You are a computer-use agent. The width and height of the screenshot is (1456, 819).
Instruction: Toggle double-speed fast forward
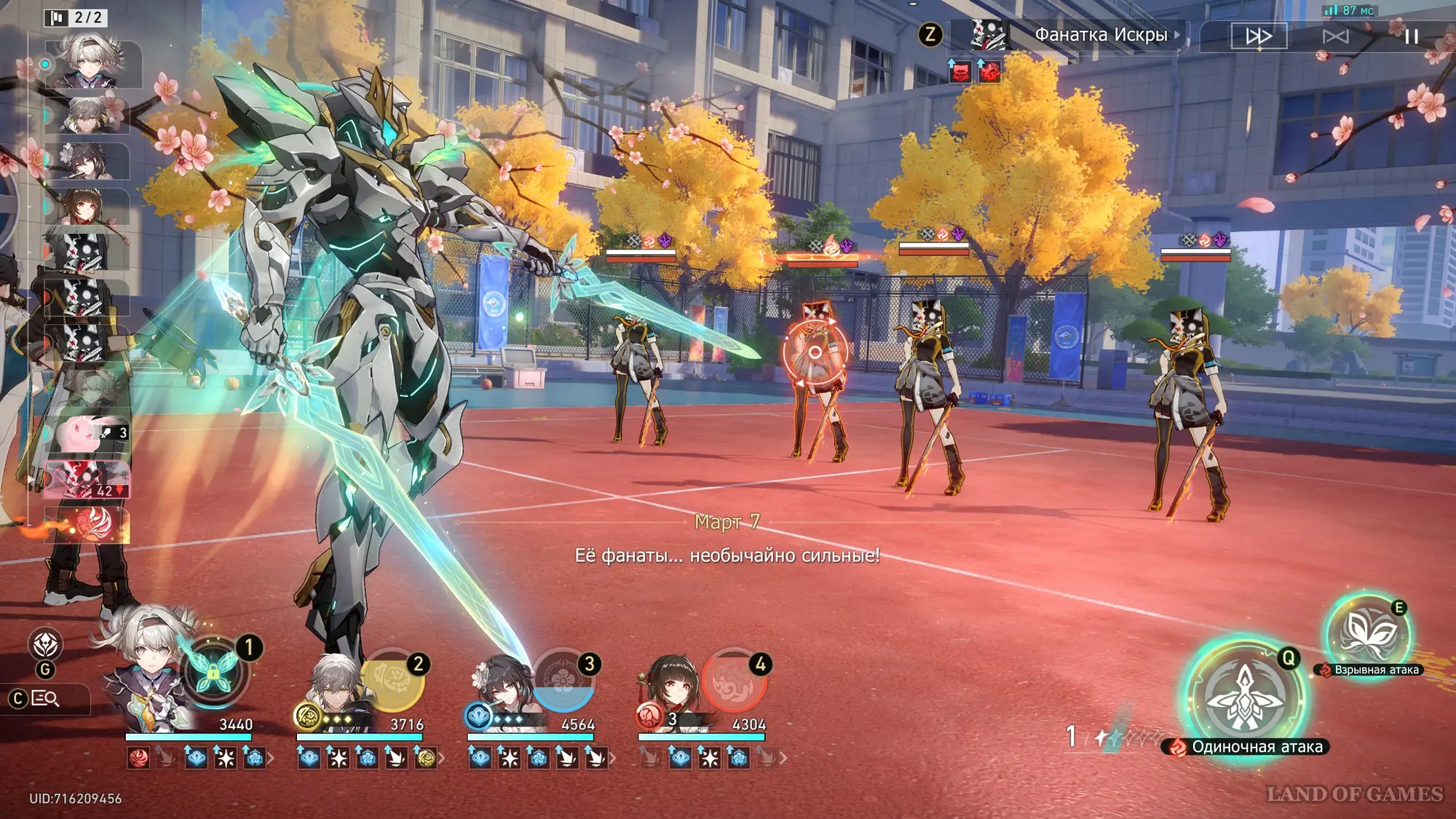[x=1259, y=36]
